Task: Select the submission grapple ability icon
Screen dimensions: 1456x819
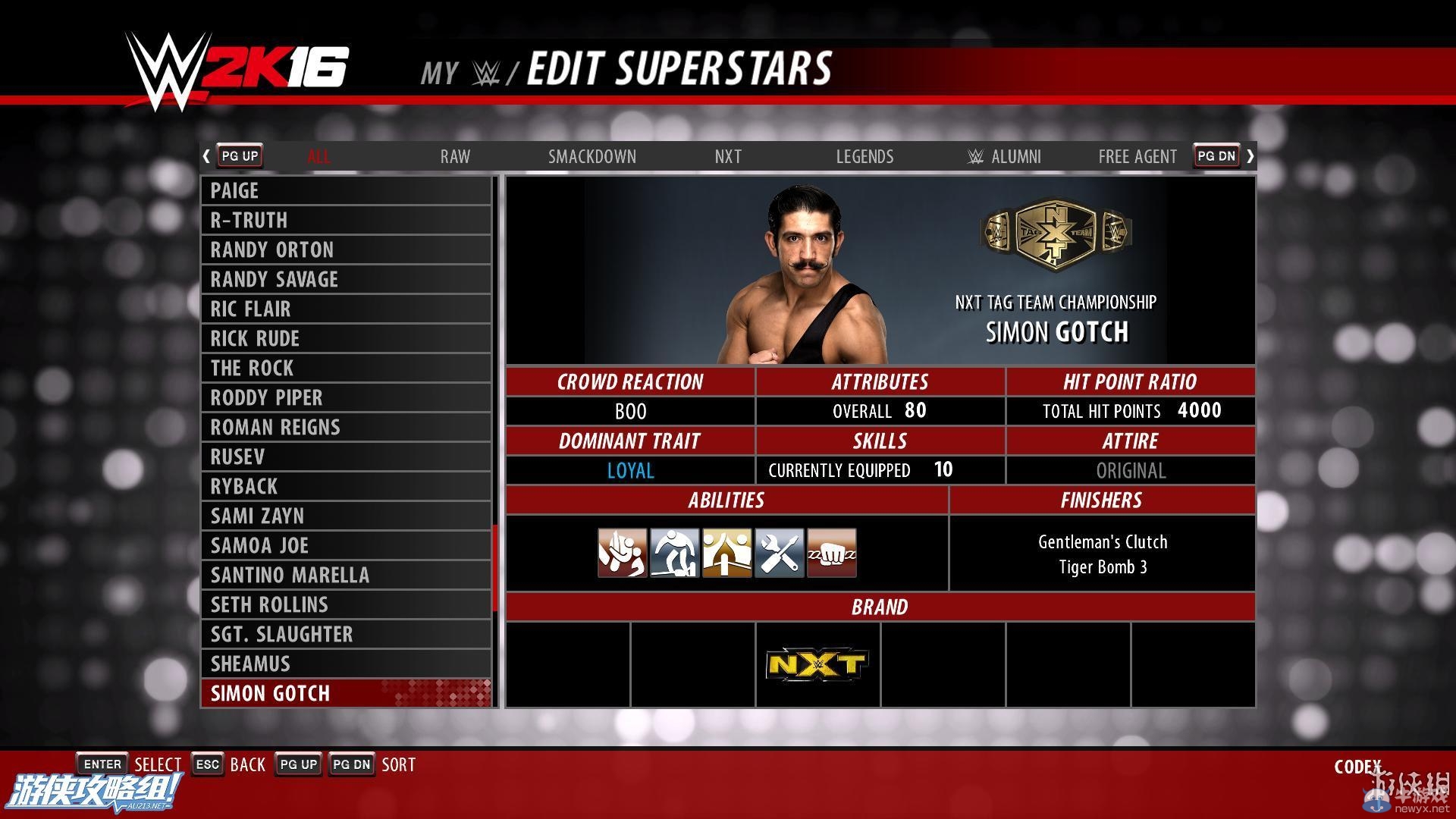Action: tap(622, 552)
